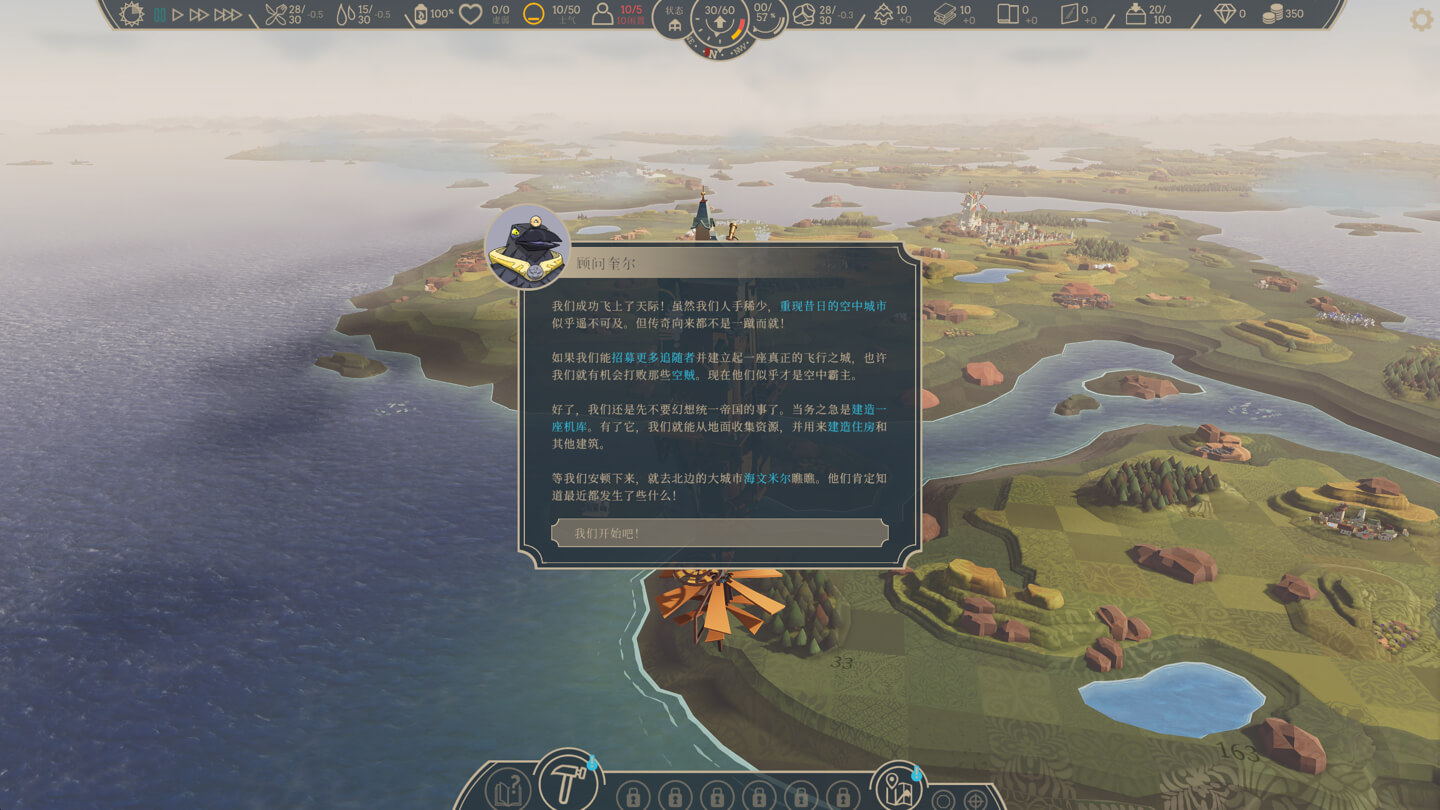Click the diamond gem resource icon
1440x810 pixels.
pyautogui.click(x=1224, y=14)
